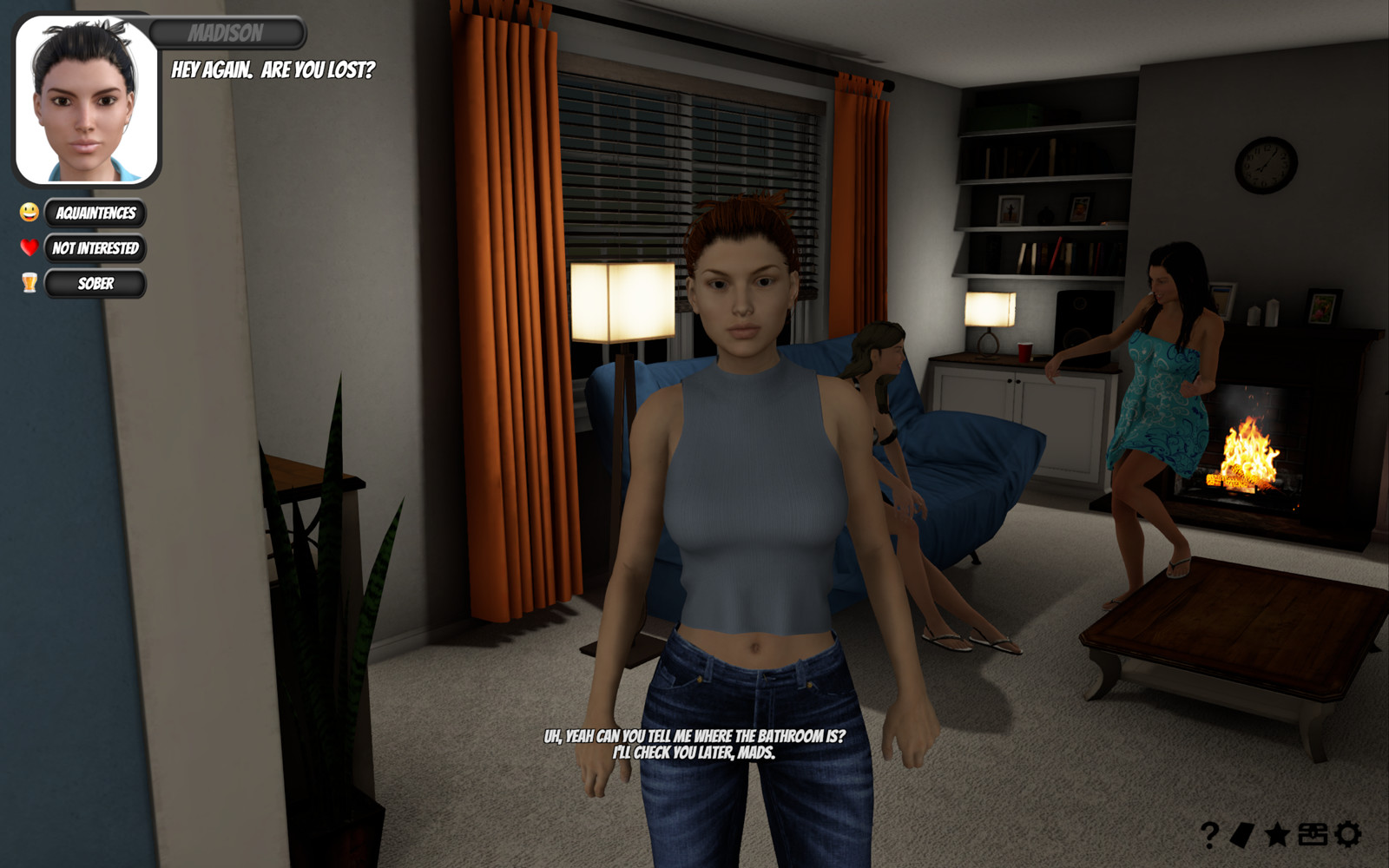The width and height of the screenshot is (1389, 868).
Task: Click the smiley friendship status icon
Action: 28,214
